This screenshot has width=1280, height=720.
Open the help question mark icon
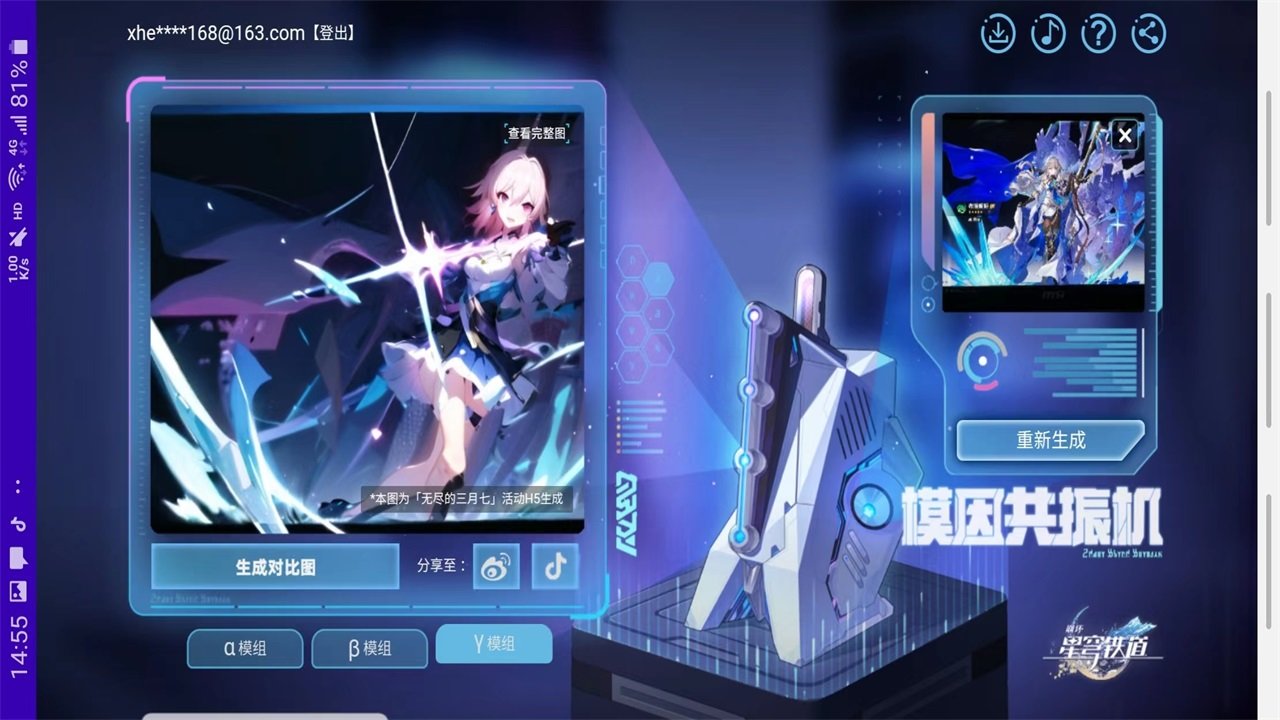tap(1097, 33)
